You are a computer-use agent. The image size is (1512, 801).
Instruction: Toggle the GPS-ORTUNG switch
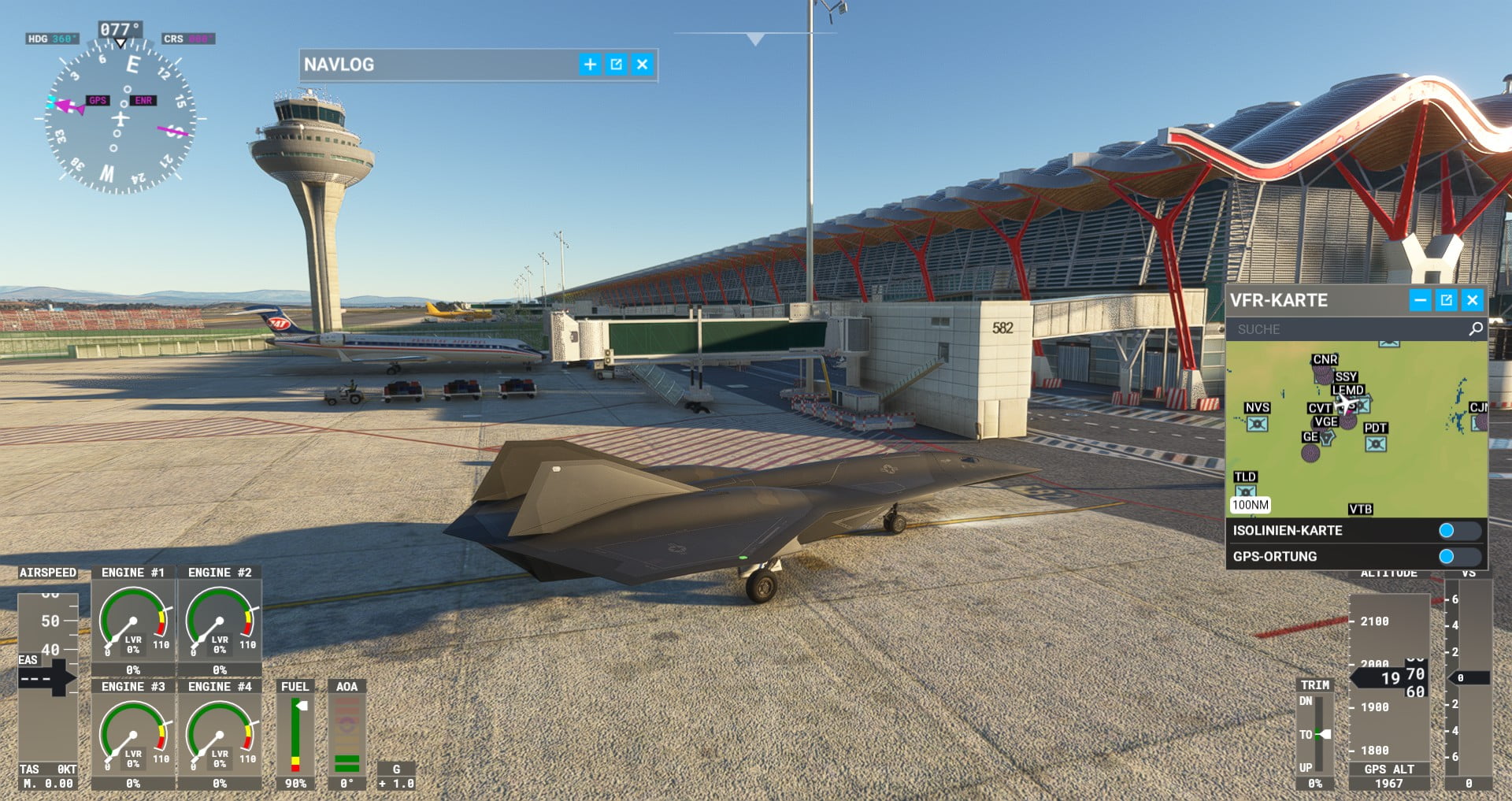coord(1459,557)
